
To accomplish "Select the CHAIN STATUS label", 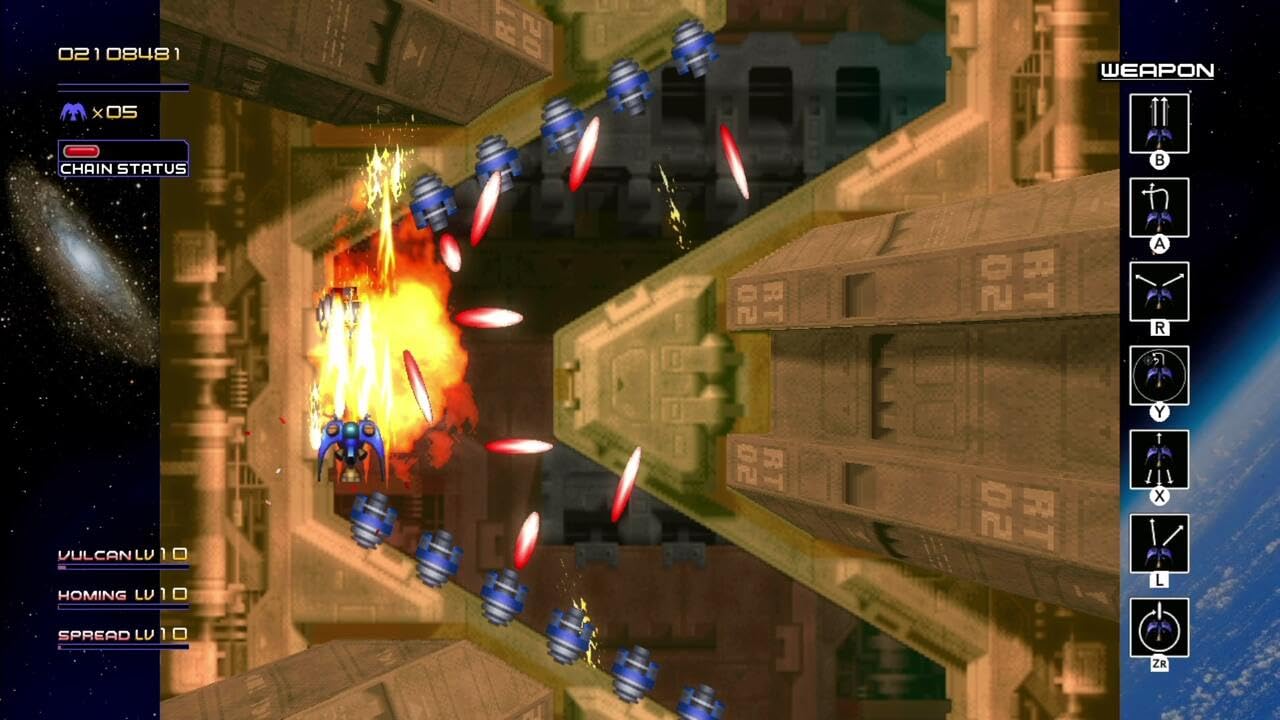I will tap(122, 168).
